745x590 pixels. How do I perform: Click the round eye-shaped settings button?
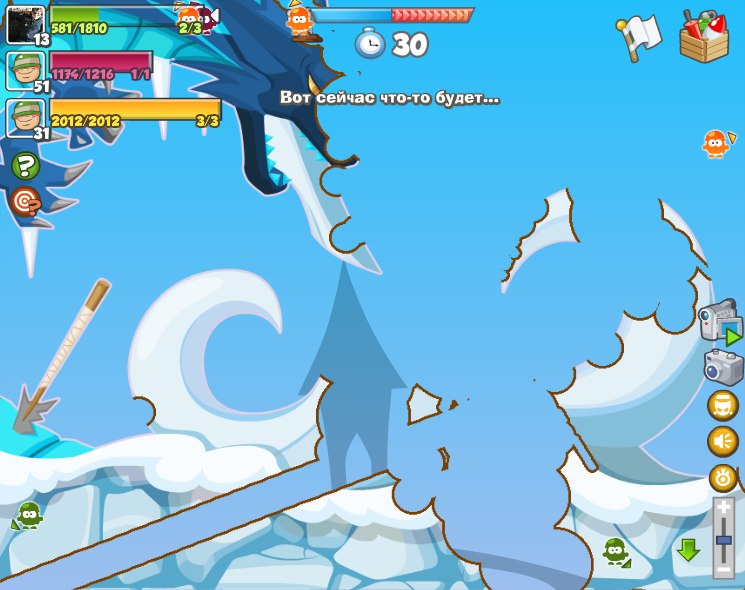(723, 477)
